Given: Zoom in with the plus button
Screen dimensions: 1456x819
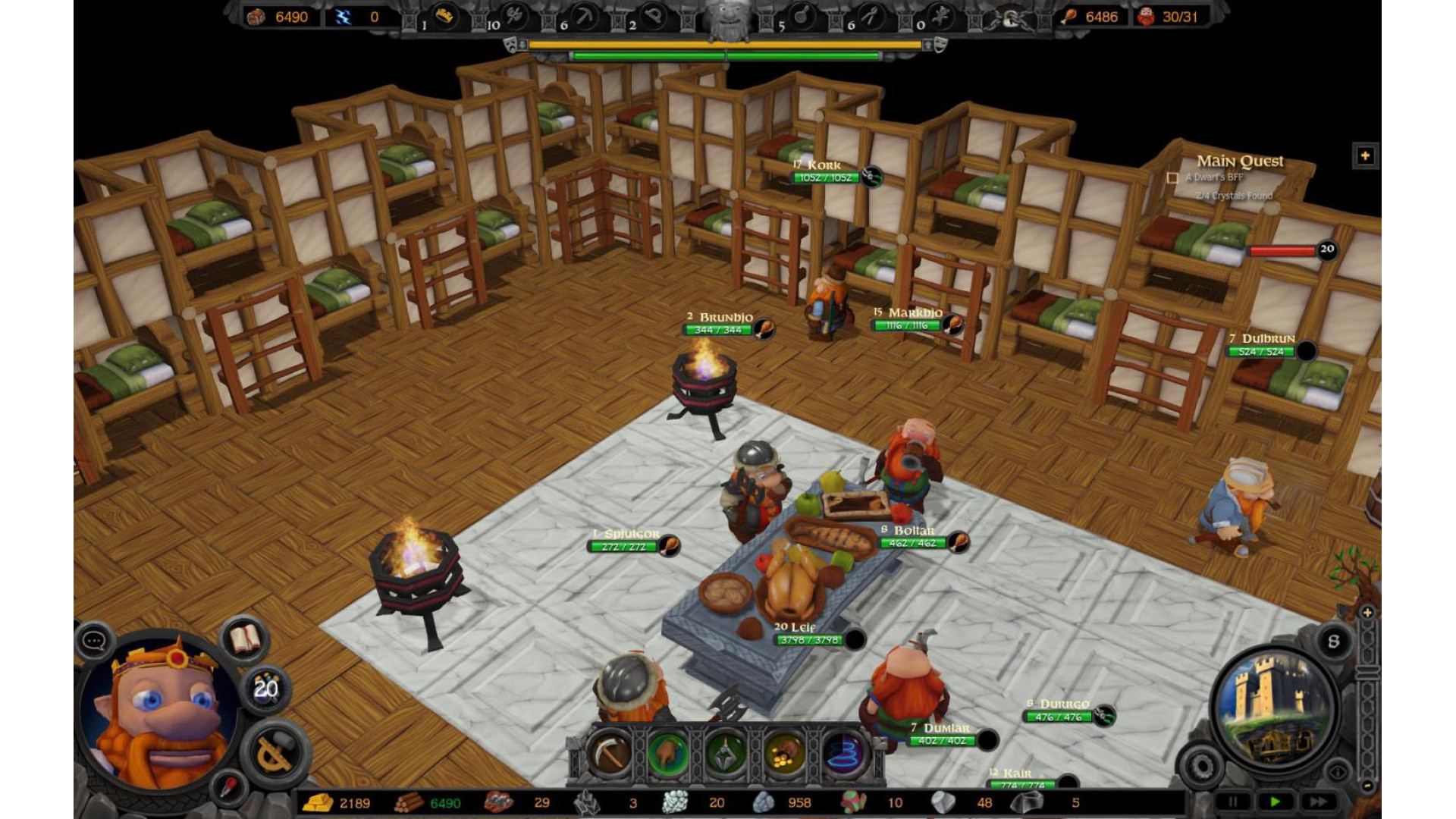Looking at the screenshot, I should [x=1367, y=613].
